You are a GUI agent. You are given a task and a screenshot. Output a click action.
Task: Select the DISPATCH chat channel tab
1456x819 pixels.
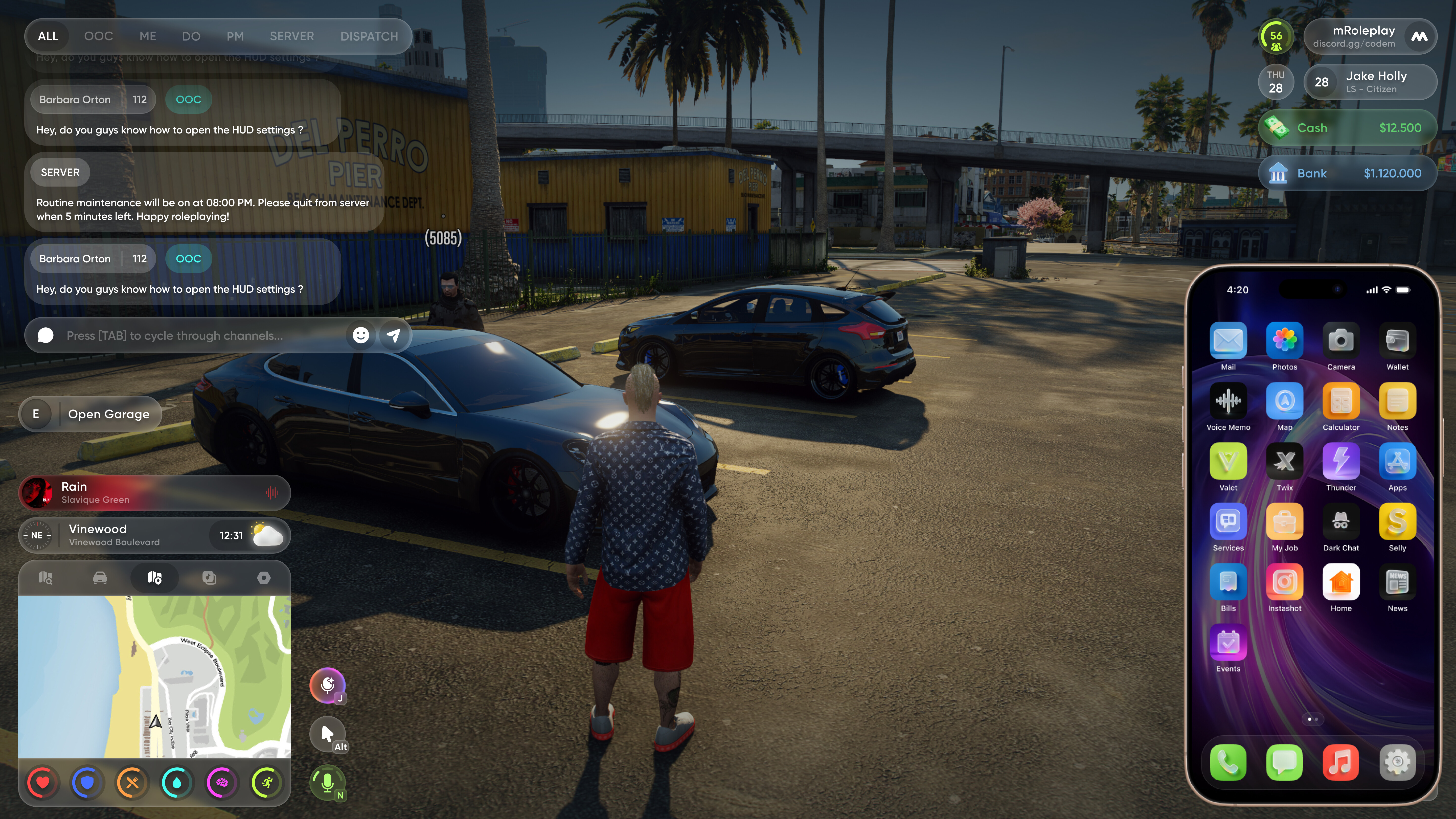click(x=369, y=36)
